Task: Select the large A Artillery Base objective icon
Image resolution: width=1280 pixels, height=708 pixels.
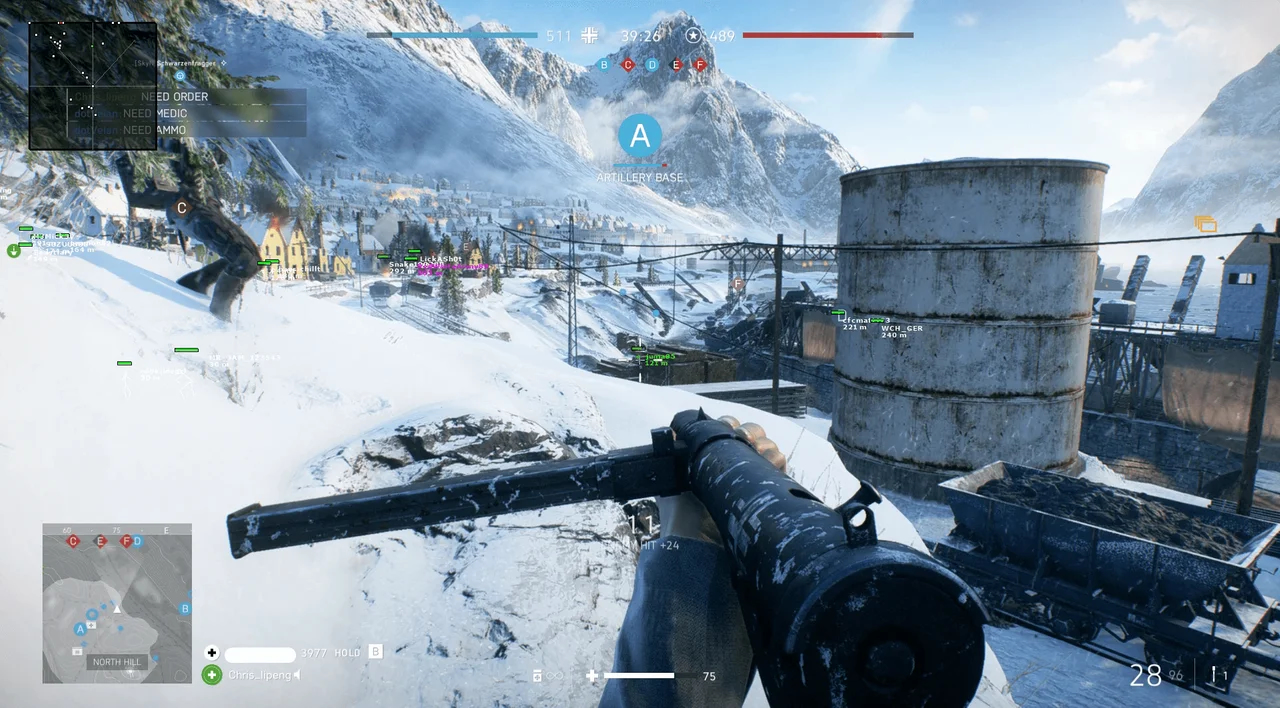Action: click(640, 136)
